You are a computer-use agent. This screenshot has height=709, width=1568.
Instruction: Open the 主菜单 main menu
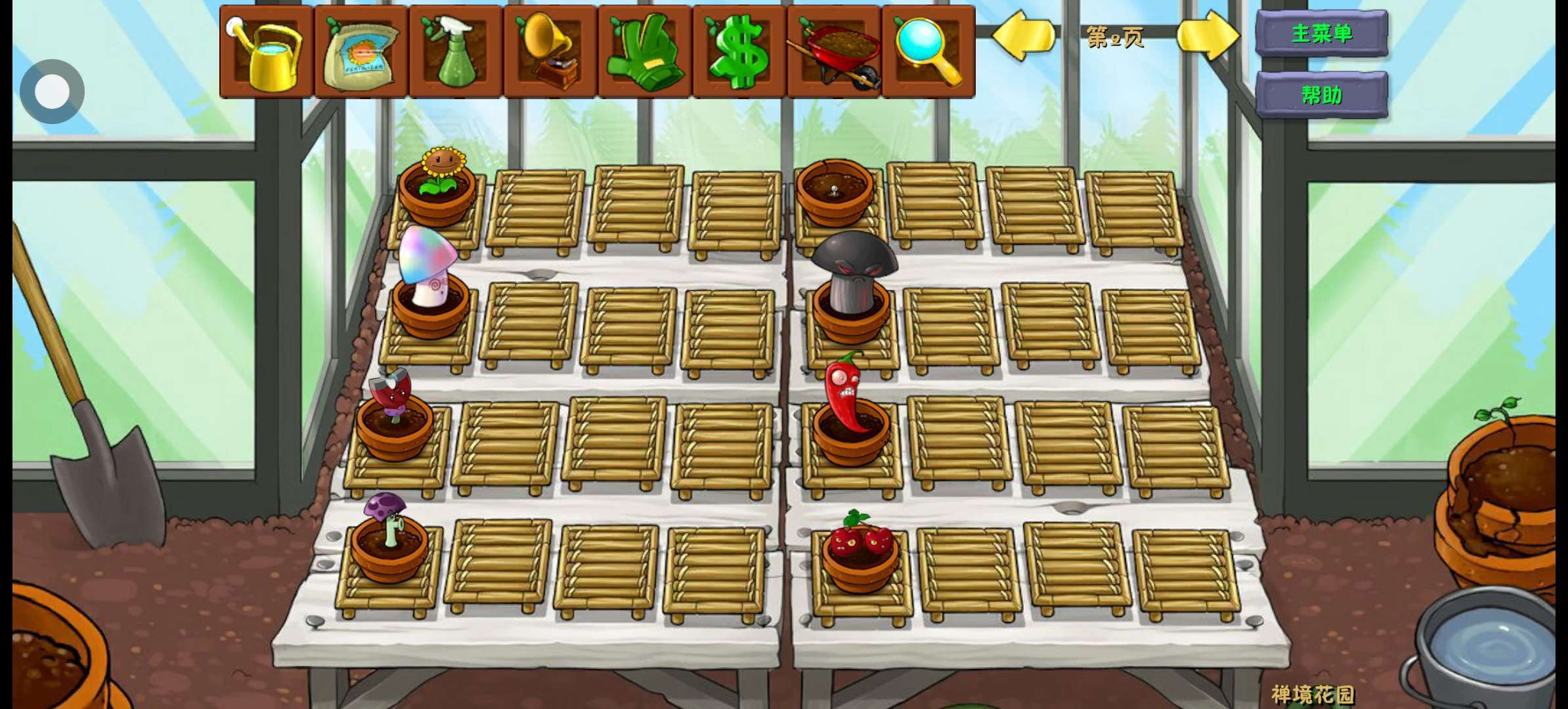[1321, 33]
